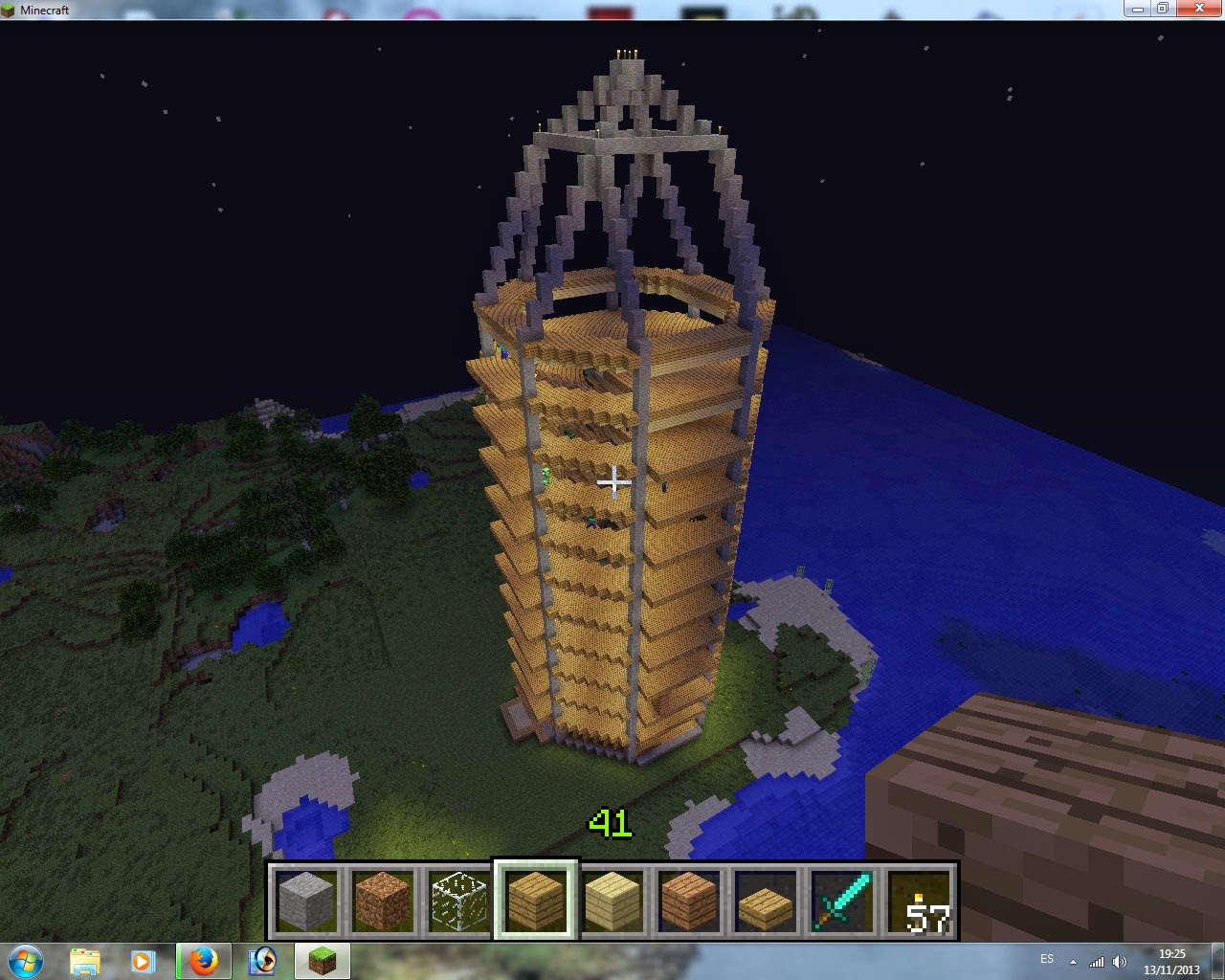This screenshot has height=980, width=1225.
Task: Select the wooden slab hotbar item
Action: (x=766, y=900)
